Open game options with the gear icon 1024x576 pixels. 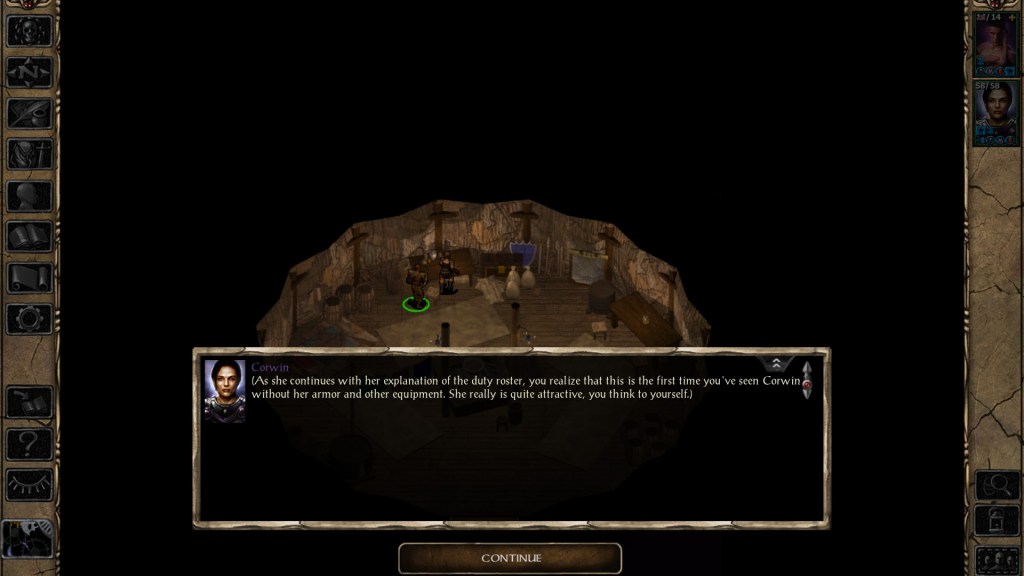click(x=29, y=319)
